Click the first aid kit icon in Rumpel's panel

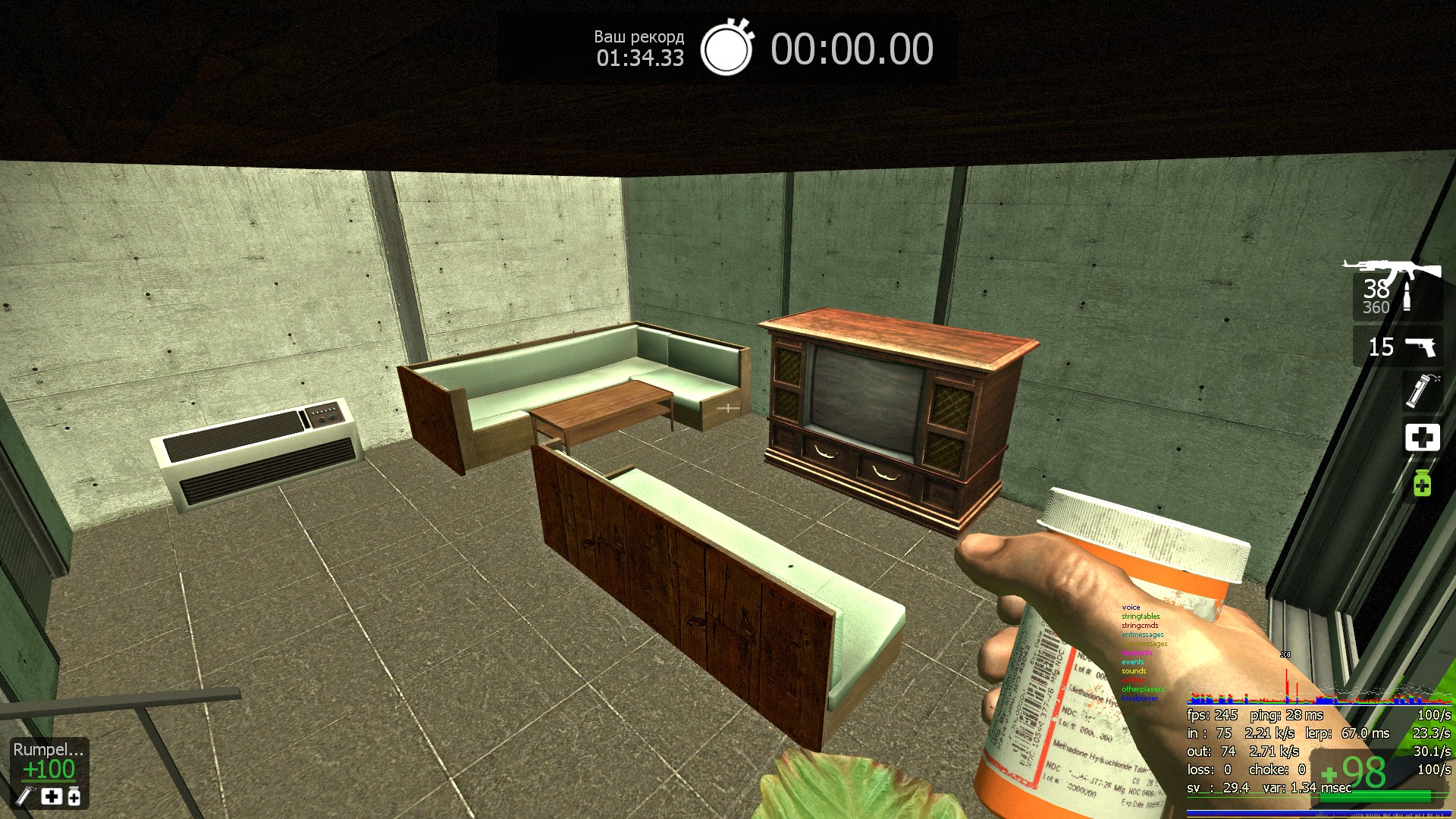pyautogui.click(x=51, y=796)
